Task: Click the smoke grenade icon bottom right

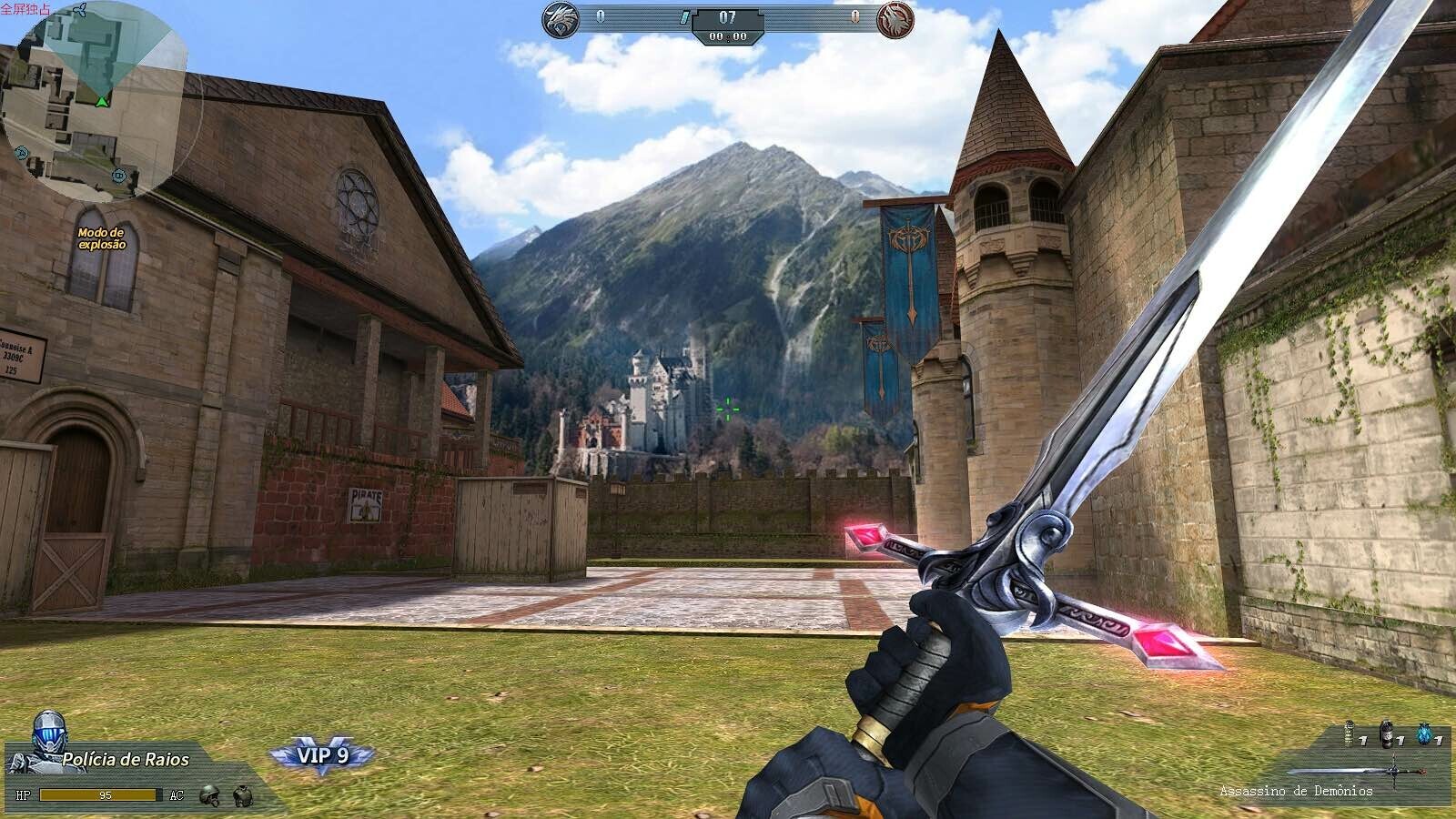Action: [x=1387, y=733]
